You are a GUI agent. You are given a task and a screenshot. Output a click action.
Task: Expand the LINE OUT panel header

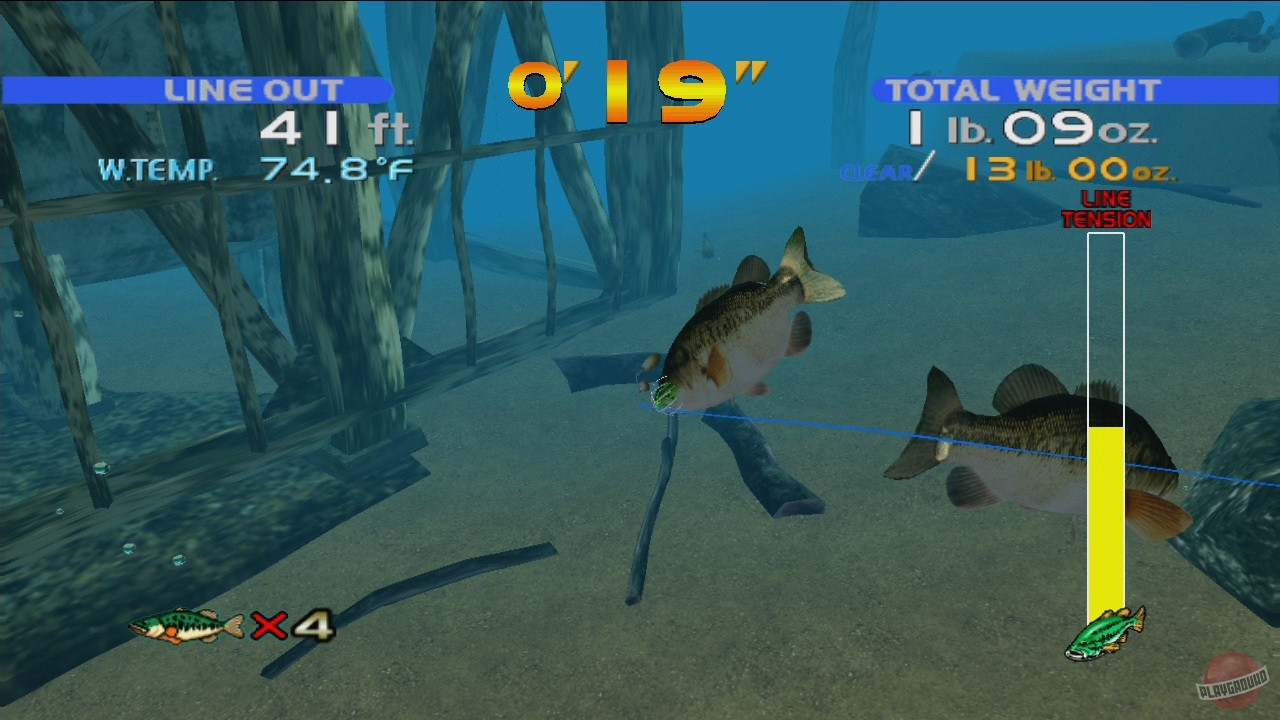pyautogui.click(x=253, y=89)
